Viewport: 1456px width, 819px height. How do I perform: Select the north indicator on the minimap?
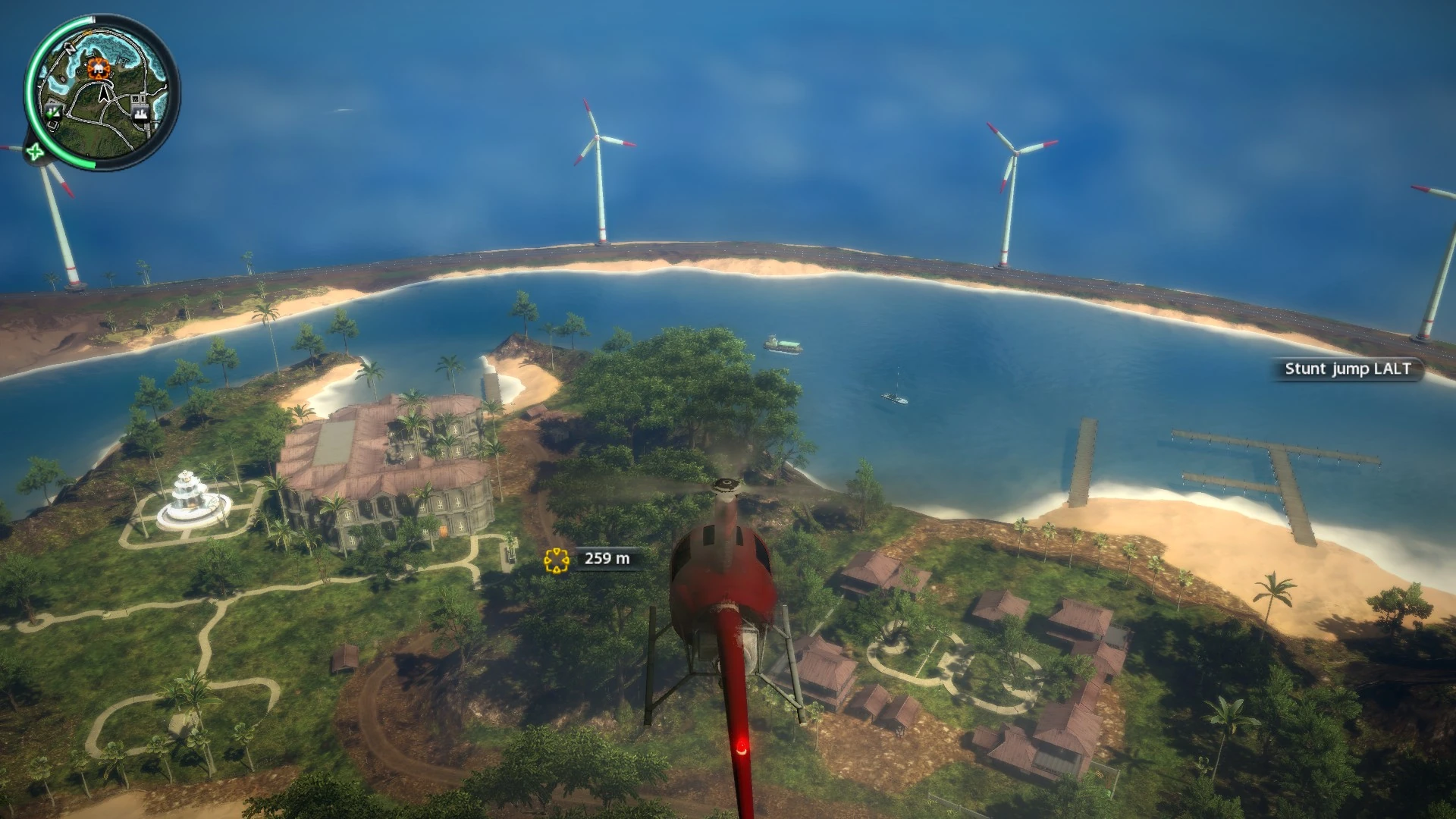click(x=71, y=49)
